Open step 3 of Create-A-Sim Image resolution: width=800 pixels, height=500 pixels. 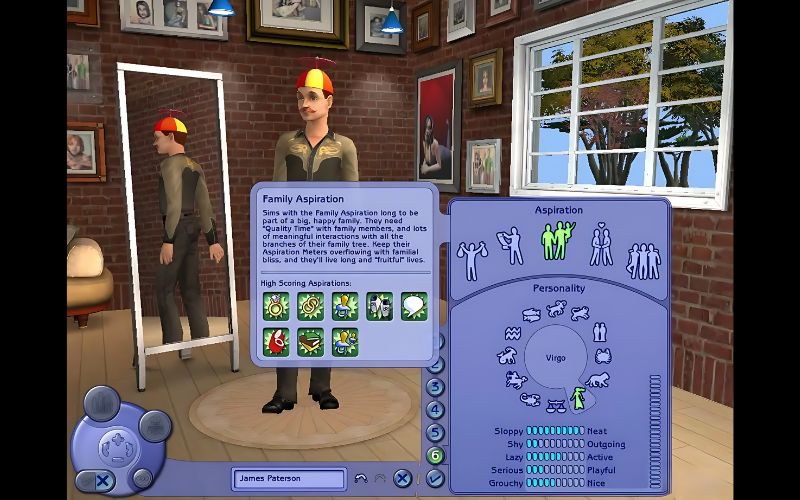[435, 387]
